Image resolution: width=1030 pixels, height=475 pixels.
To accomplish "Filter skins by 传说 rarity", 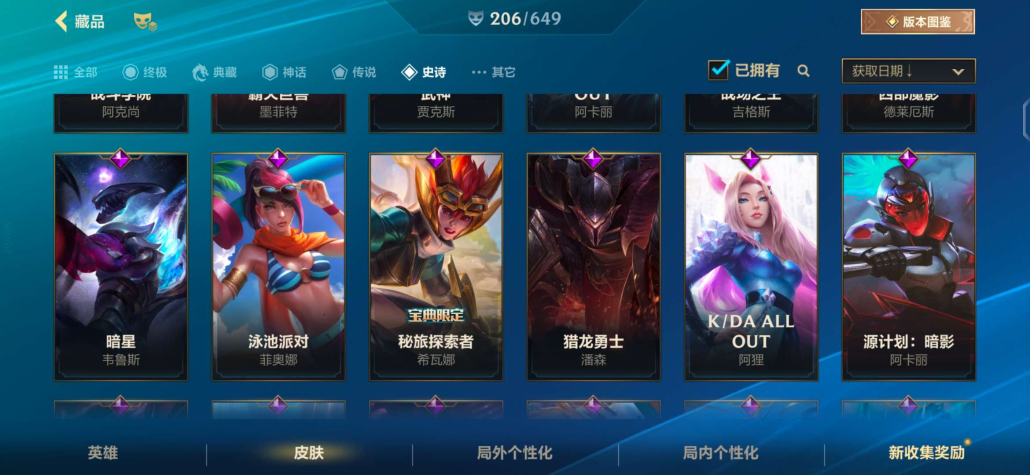I will click(x=354, y=72).
